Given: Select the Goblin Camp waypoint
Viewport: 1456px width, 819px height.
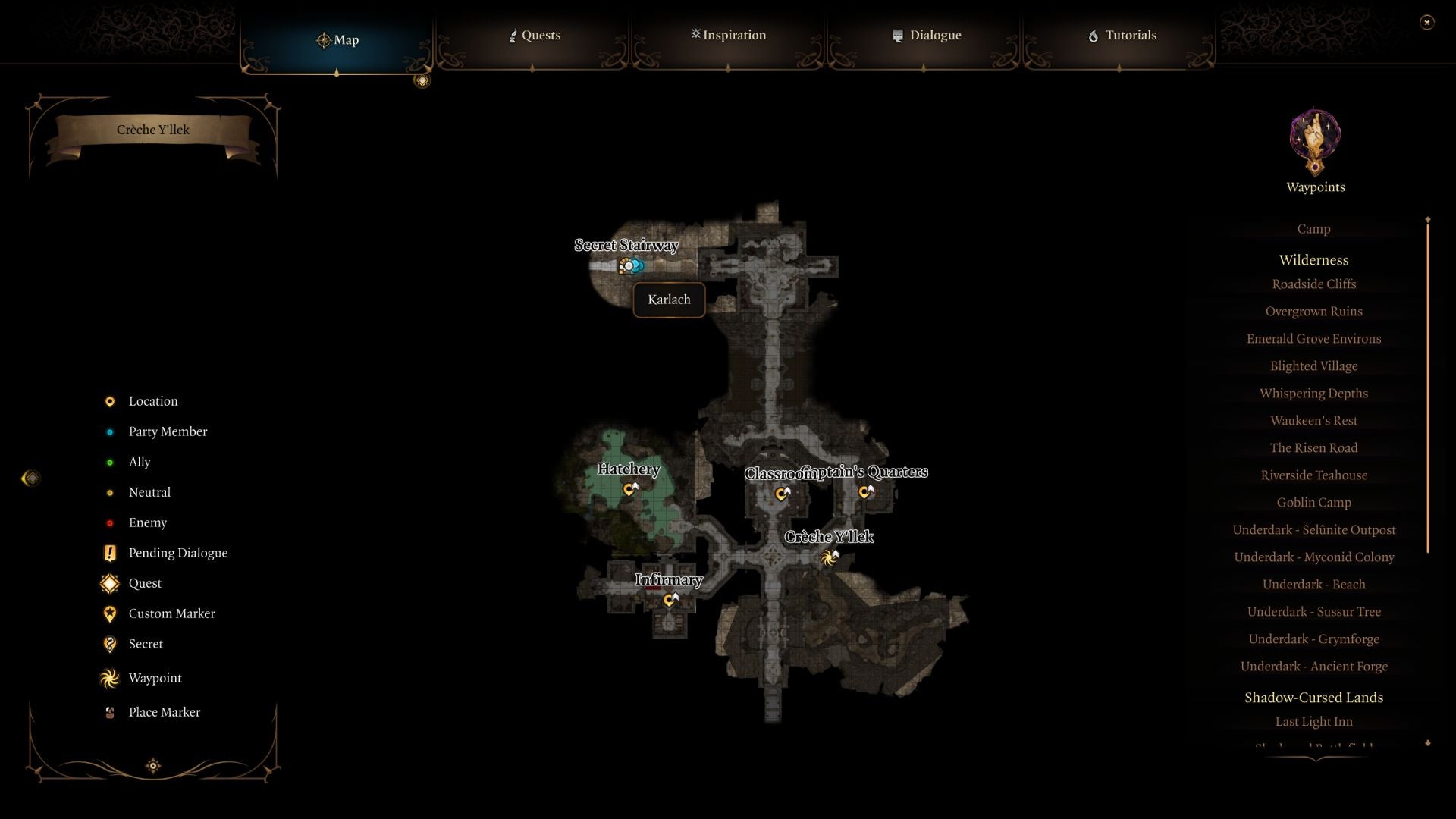Looking at the screenshot, I should point(1313,502).
